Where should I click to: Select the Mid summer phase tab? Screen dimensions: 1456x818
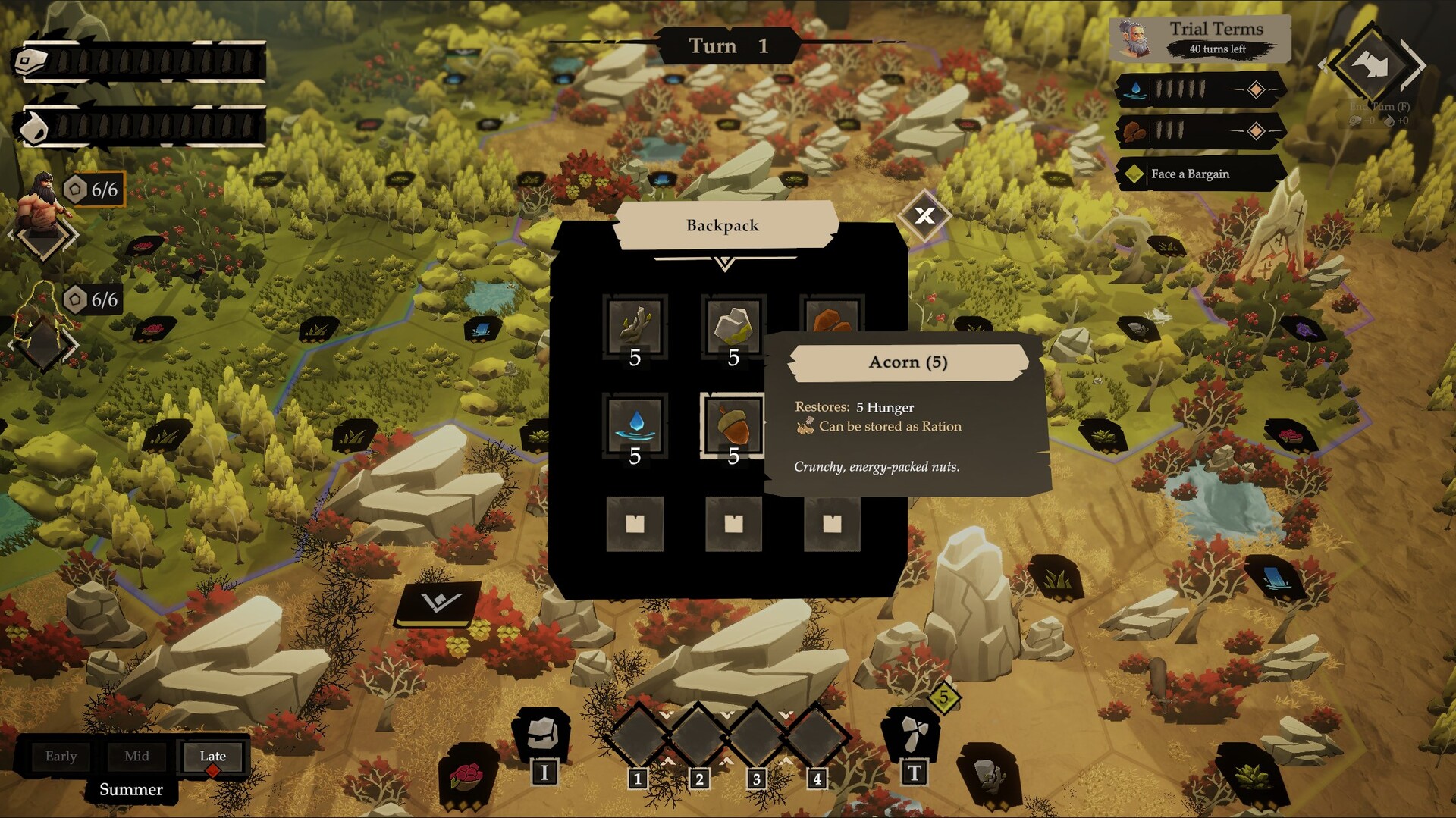[136, 756]
